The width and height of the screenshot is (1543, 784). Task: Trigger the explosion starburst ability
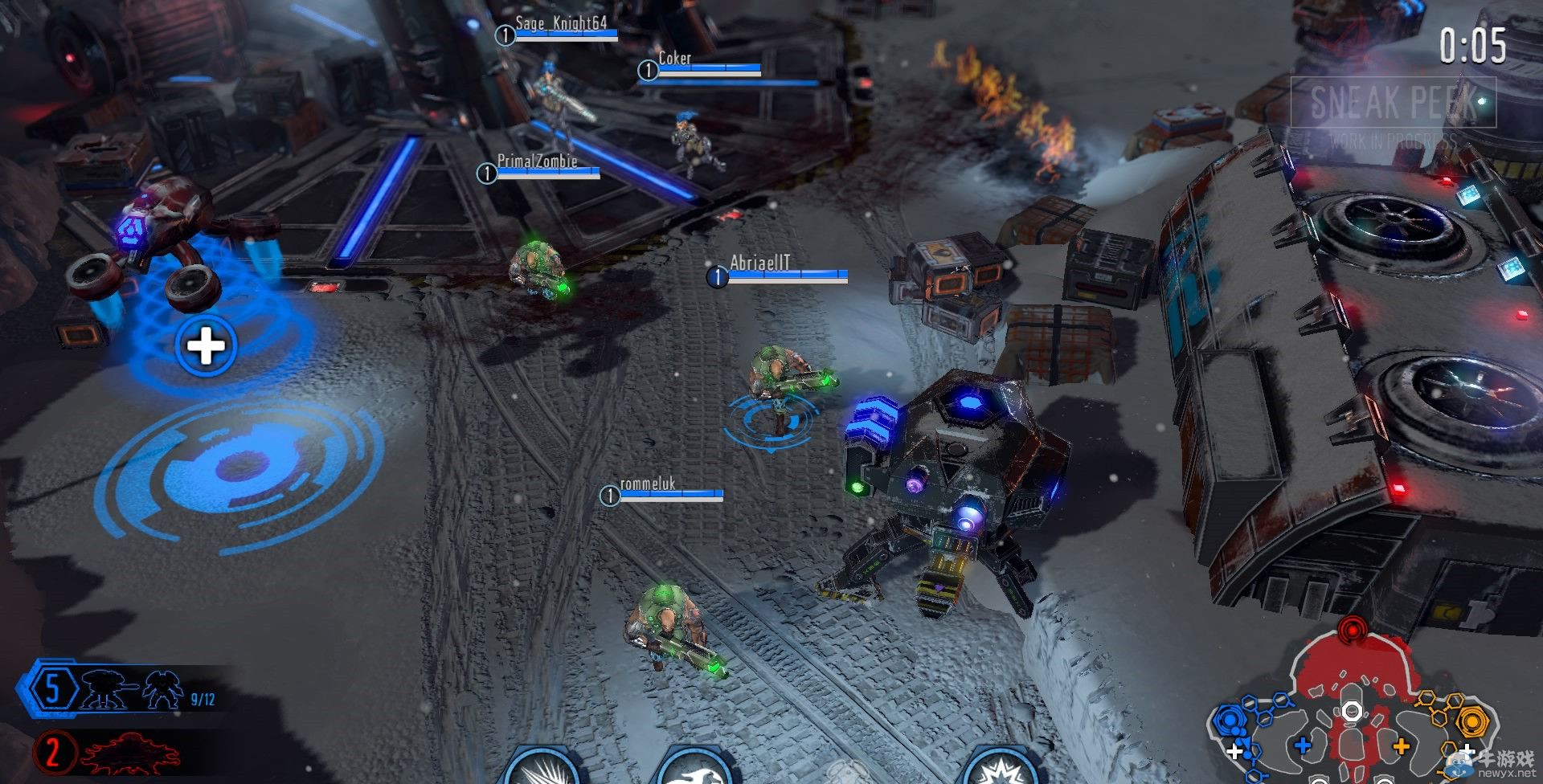tap(997, 770)
